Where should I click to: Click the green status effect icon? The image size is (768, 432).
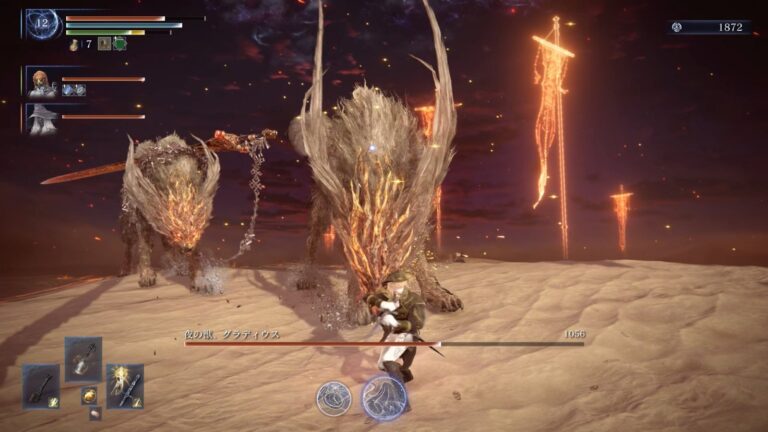[120, 44]
